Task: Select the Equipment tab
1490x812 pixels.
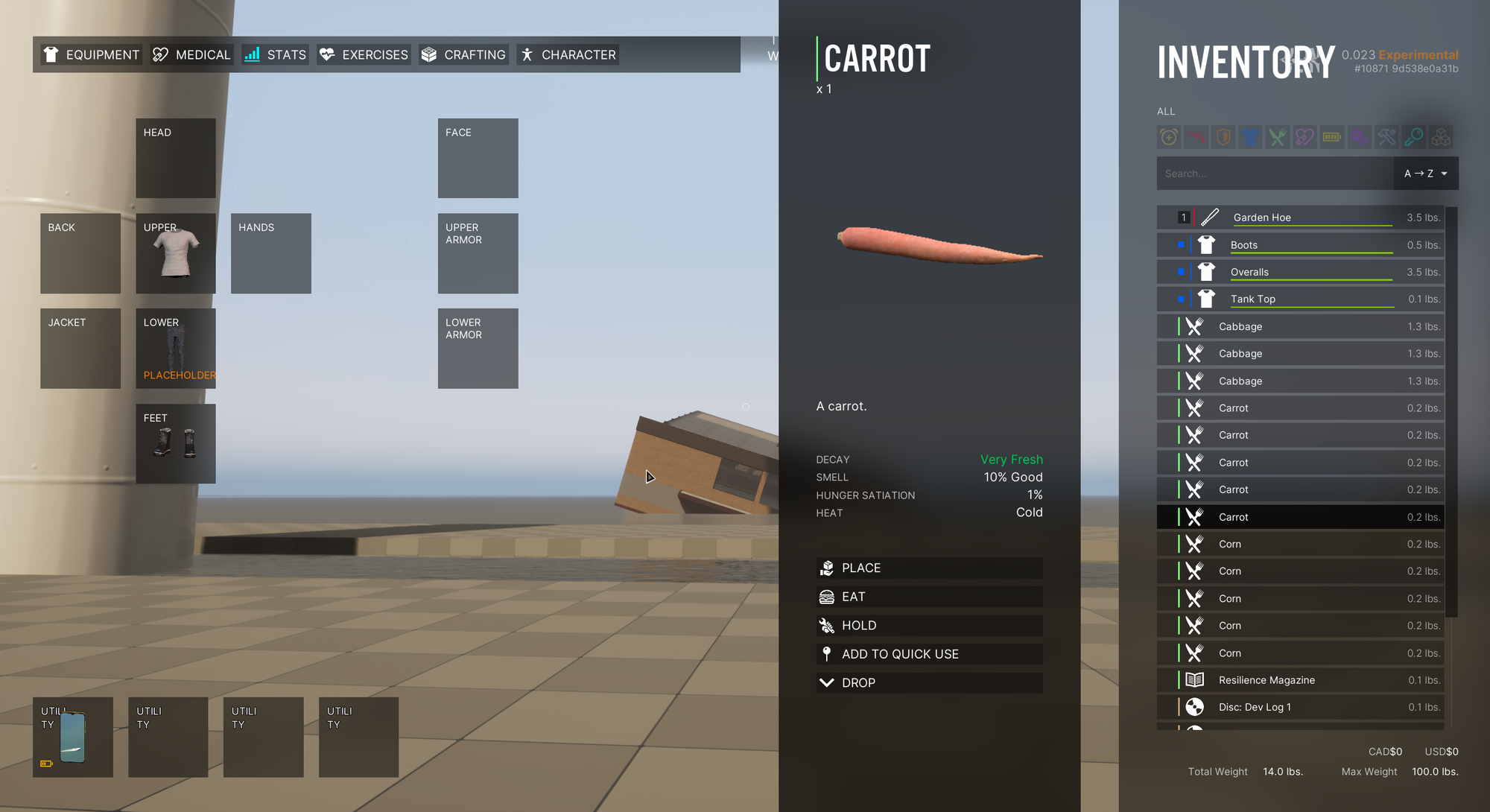Action: coord(92,54)
